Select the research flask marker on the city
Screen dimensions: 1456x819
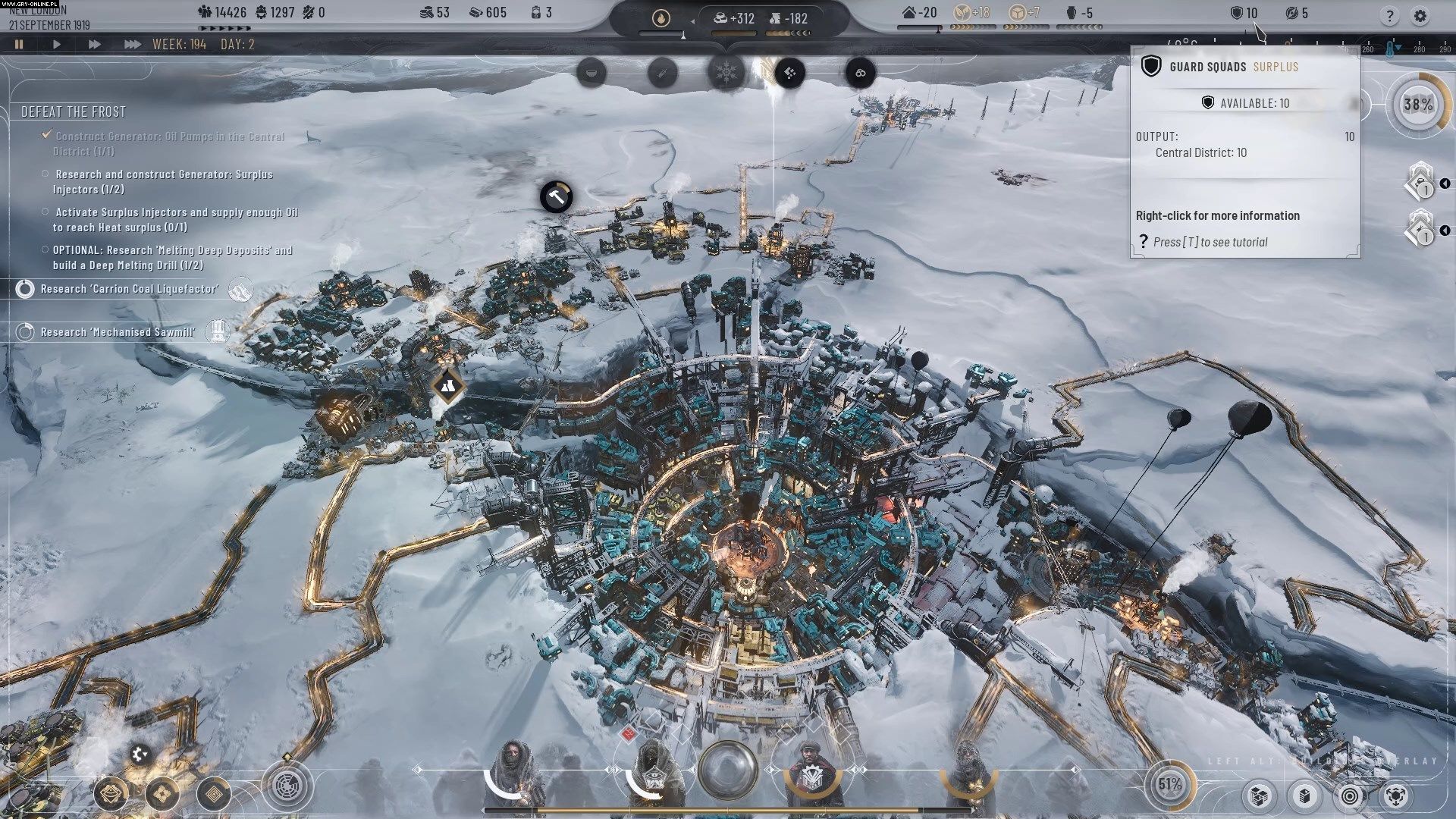pos(447,387)
